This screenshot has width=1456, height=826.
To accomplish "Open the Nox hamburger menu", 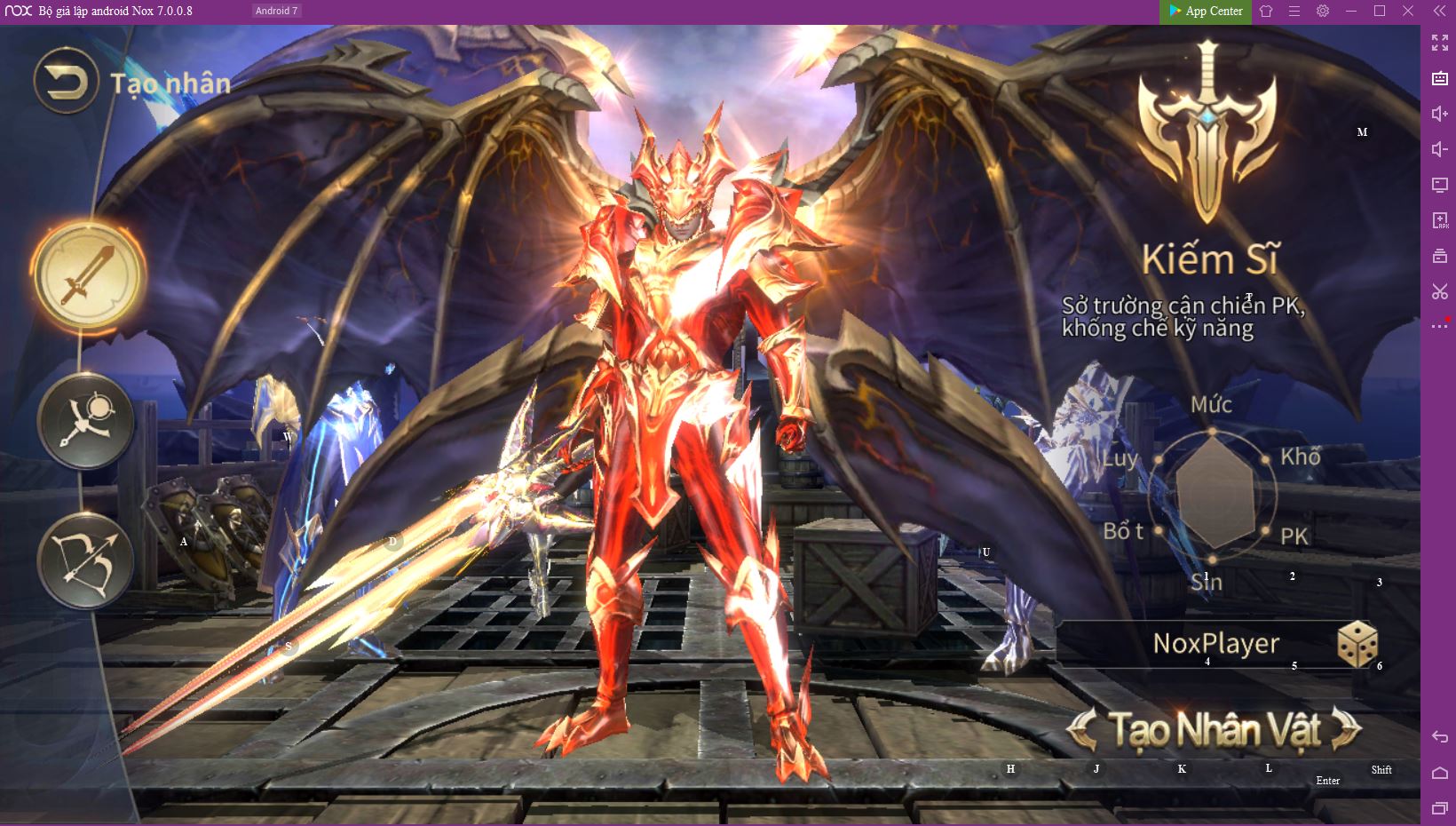I will click(1294, 12).
